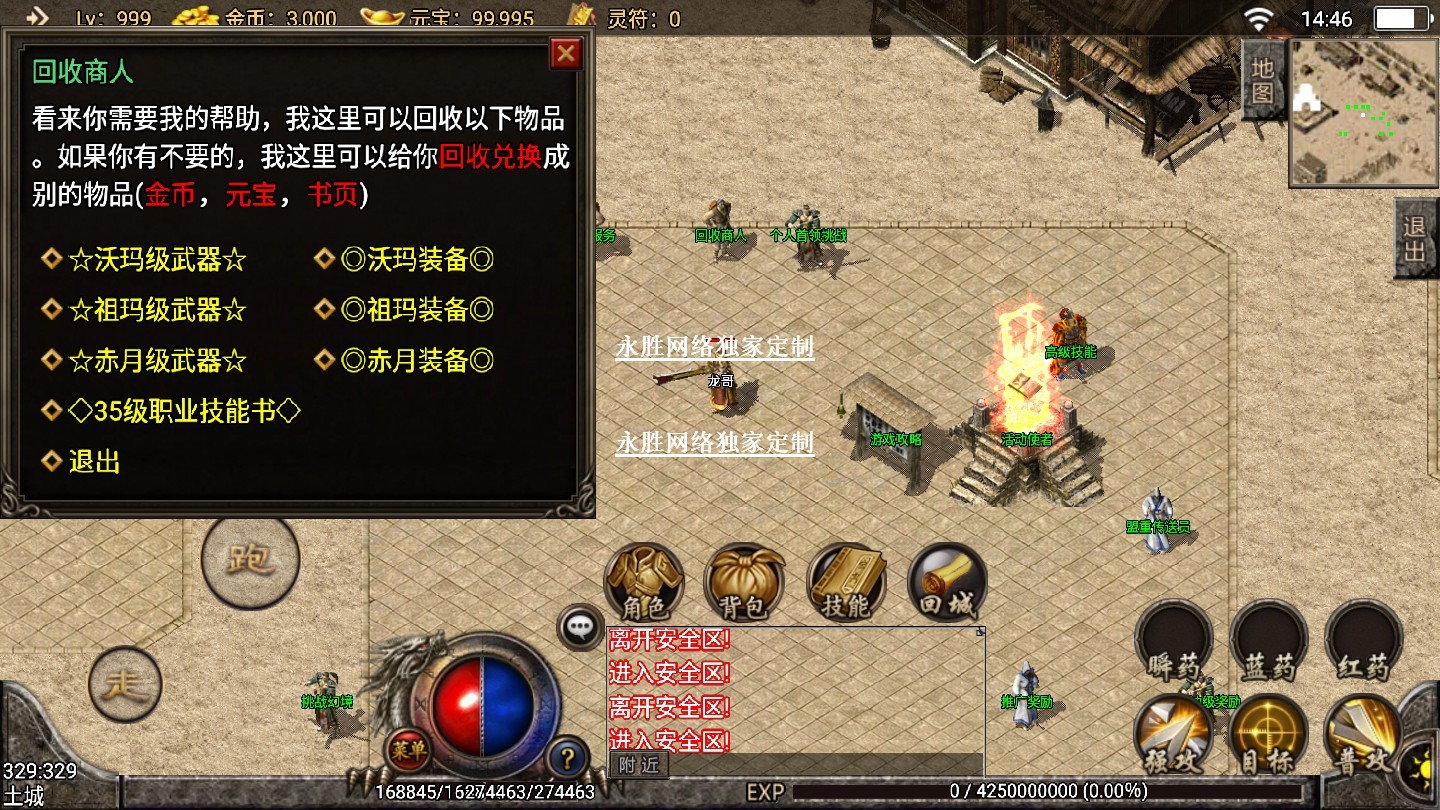The image size is (1440, 810).
Task: Select ☆祖玛级武器☆ recycle option
Action: tap(157, 310)
